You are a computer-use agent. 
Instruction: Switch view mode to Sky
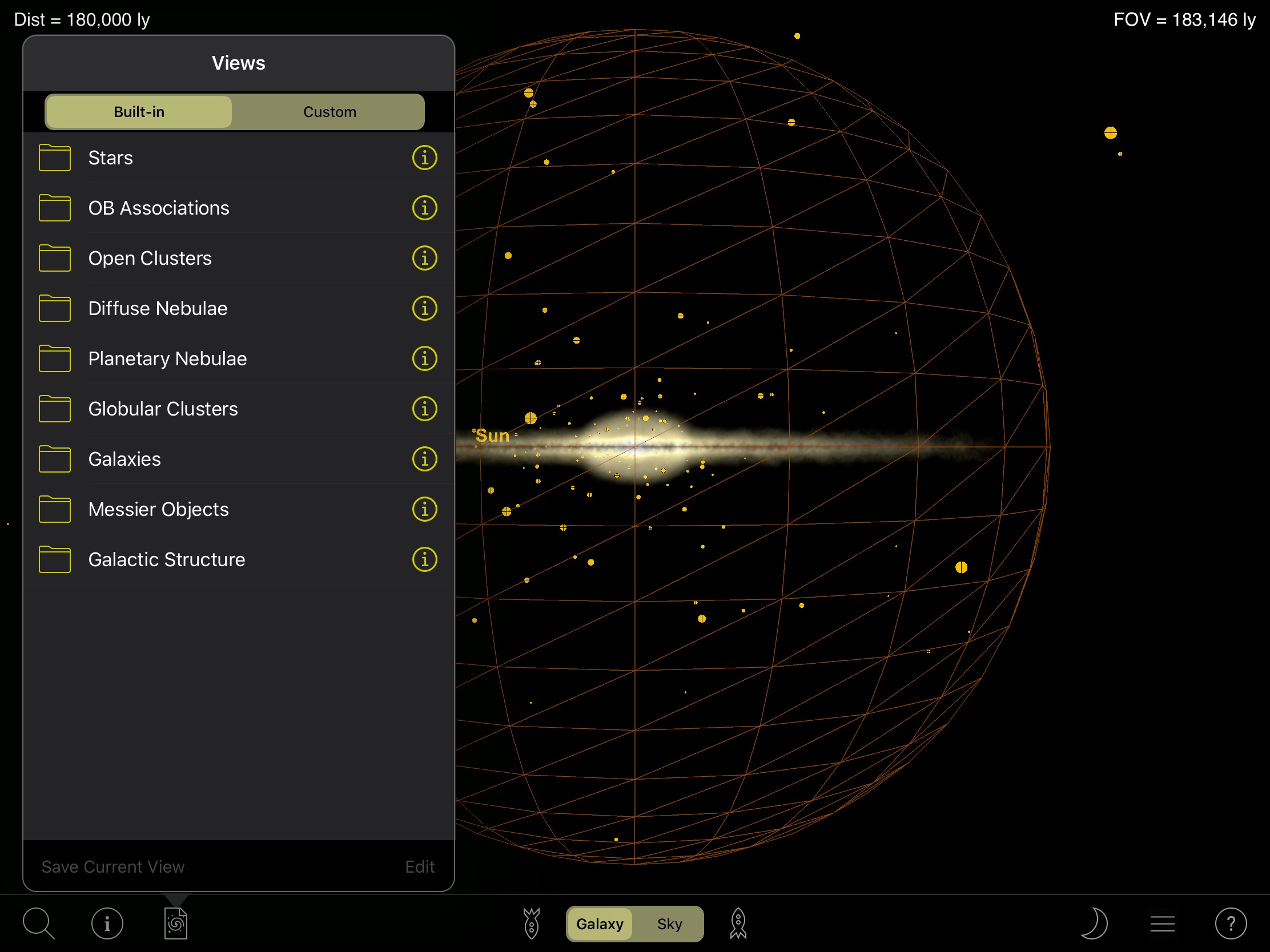[x=669, y=924]
